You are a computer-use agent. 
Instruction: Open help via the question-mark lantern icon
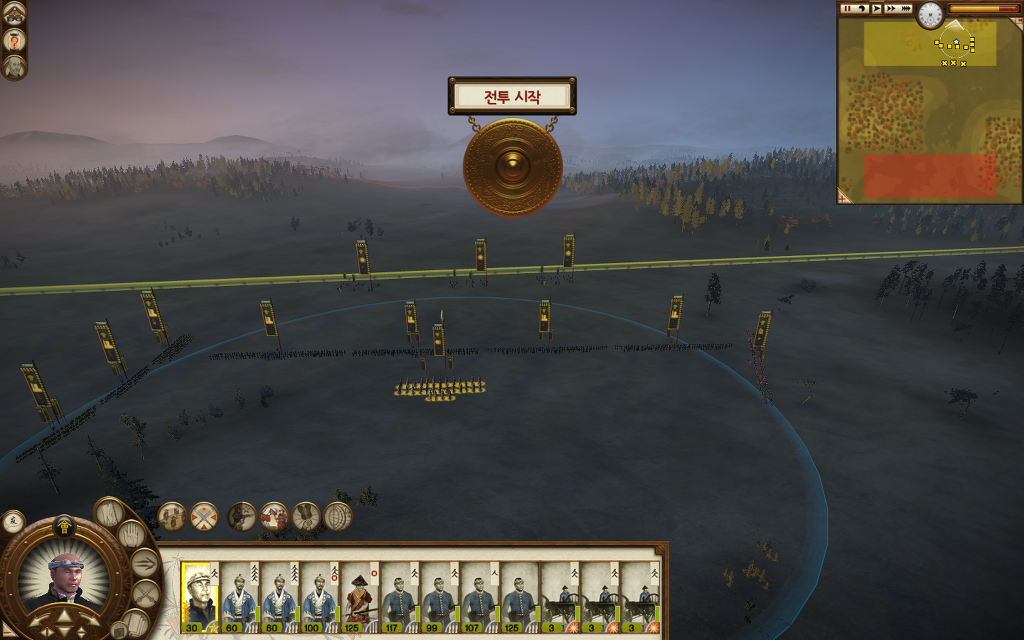(14, 40)
